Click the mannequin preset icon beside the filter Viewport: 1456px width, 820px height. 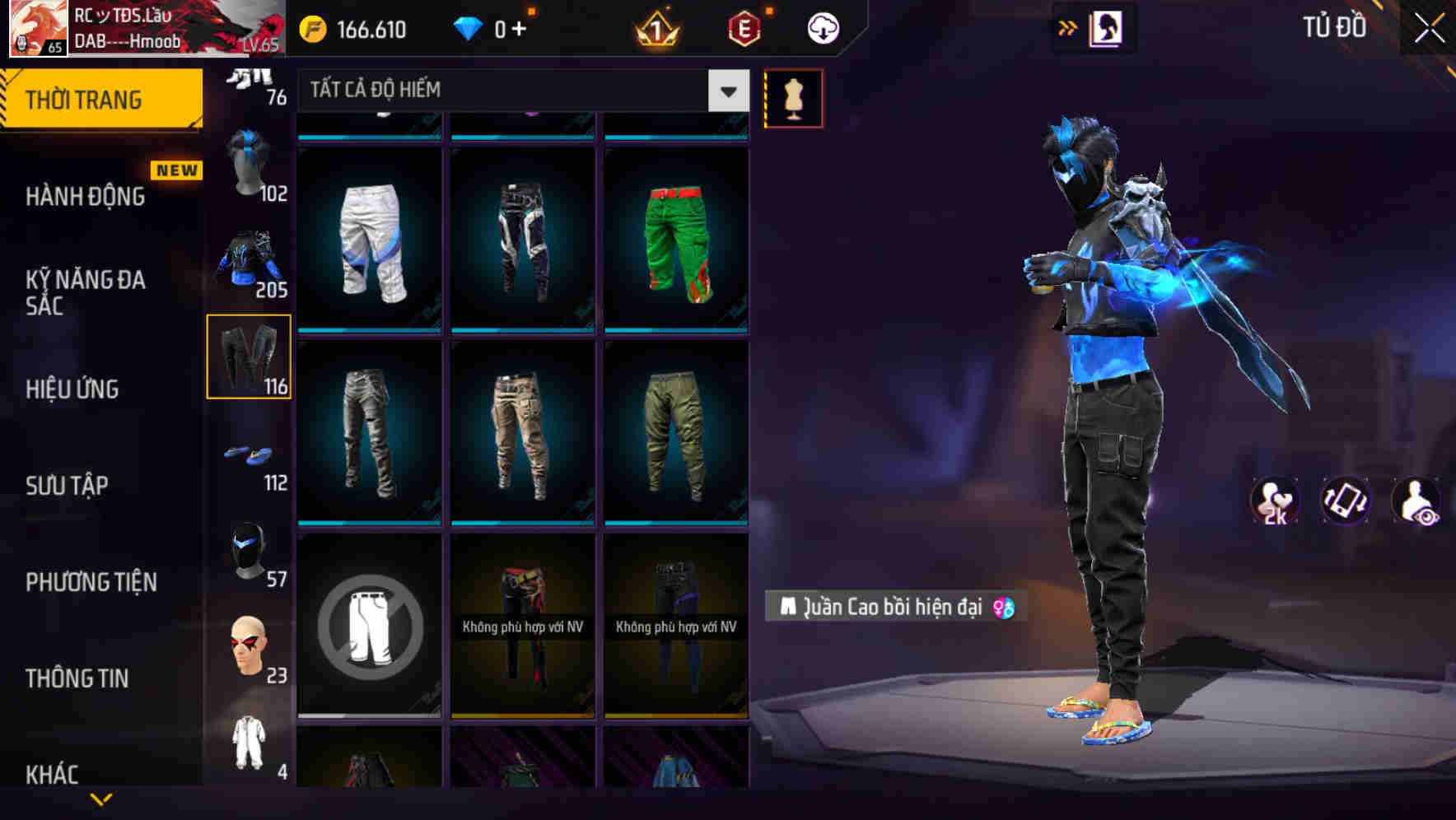[793, 97]
